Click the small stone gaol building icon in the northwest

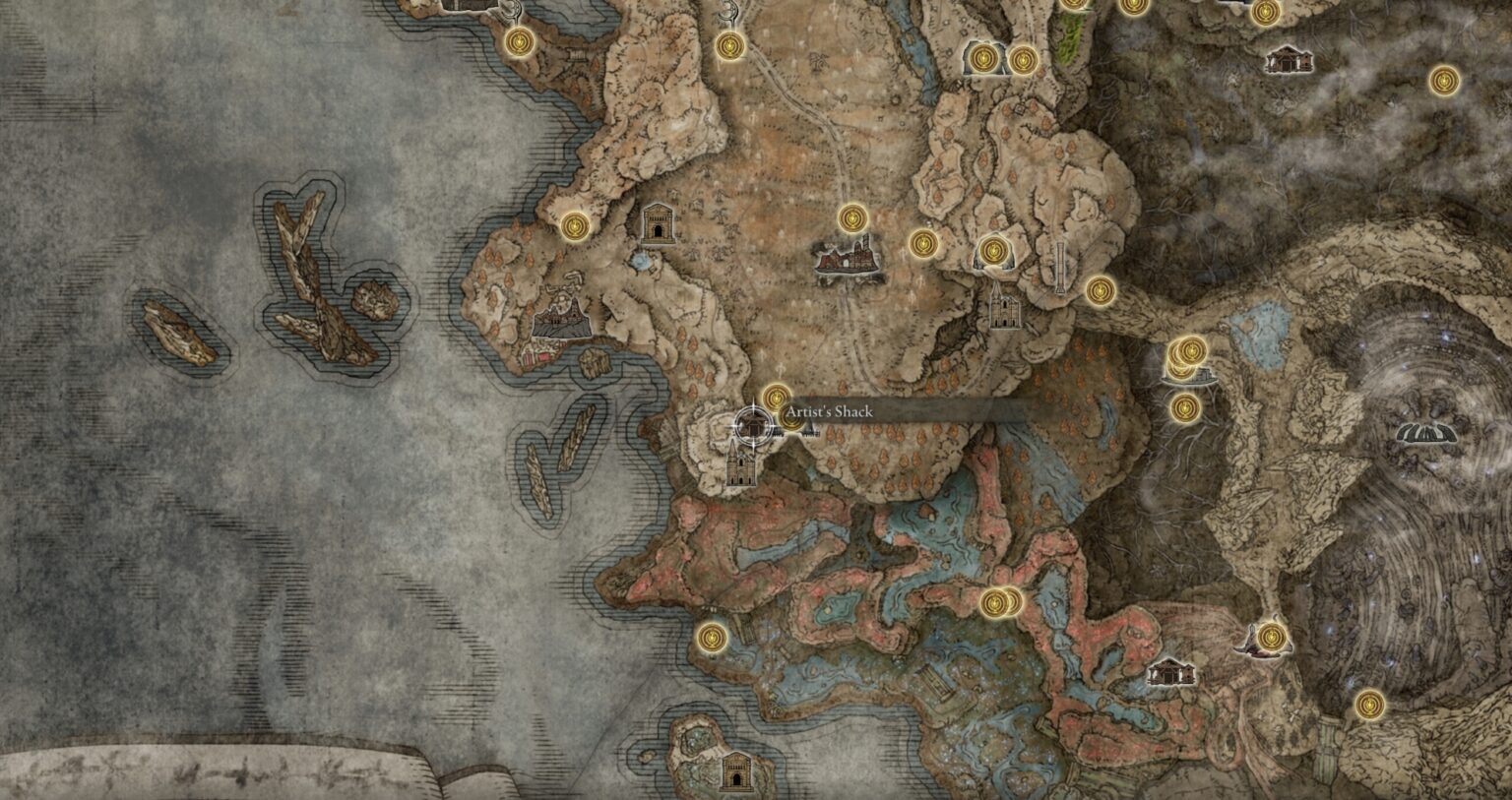point(657,224)
